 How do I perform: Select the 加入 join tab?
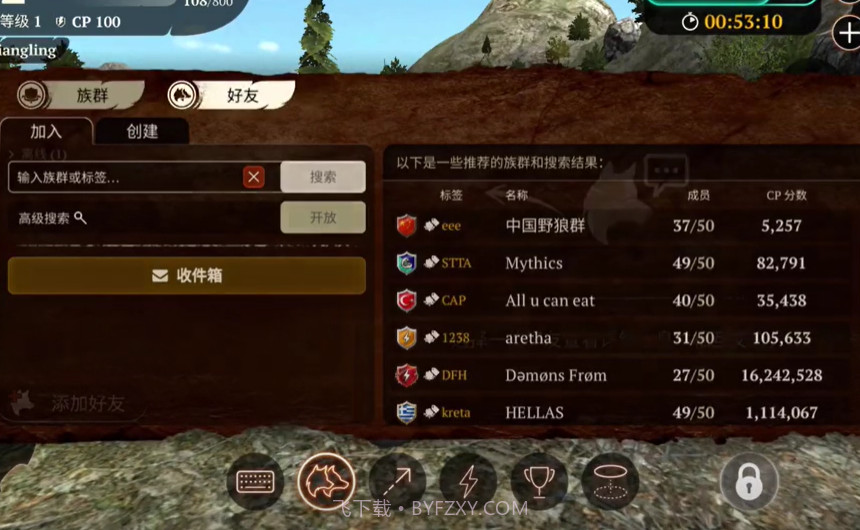(x=46, y=131)
